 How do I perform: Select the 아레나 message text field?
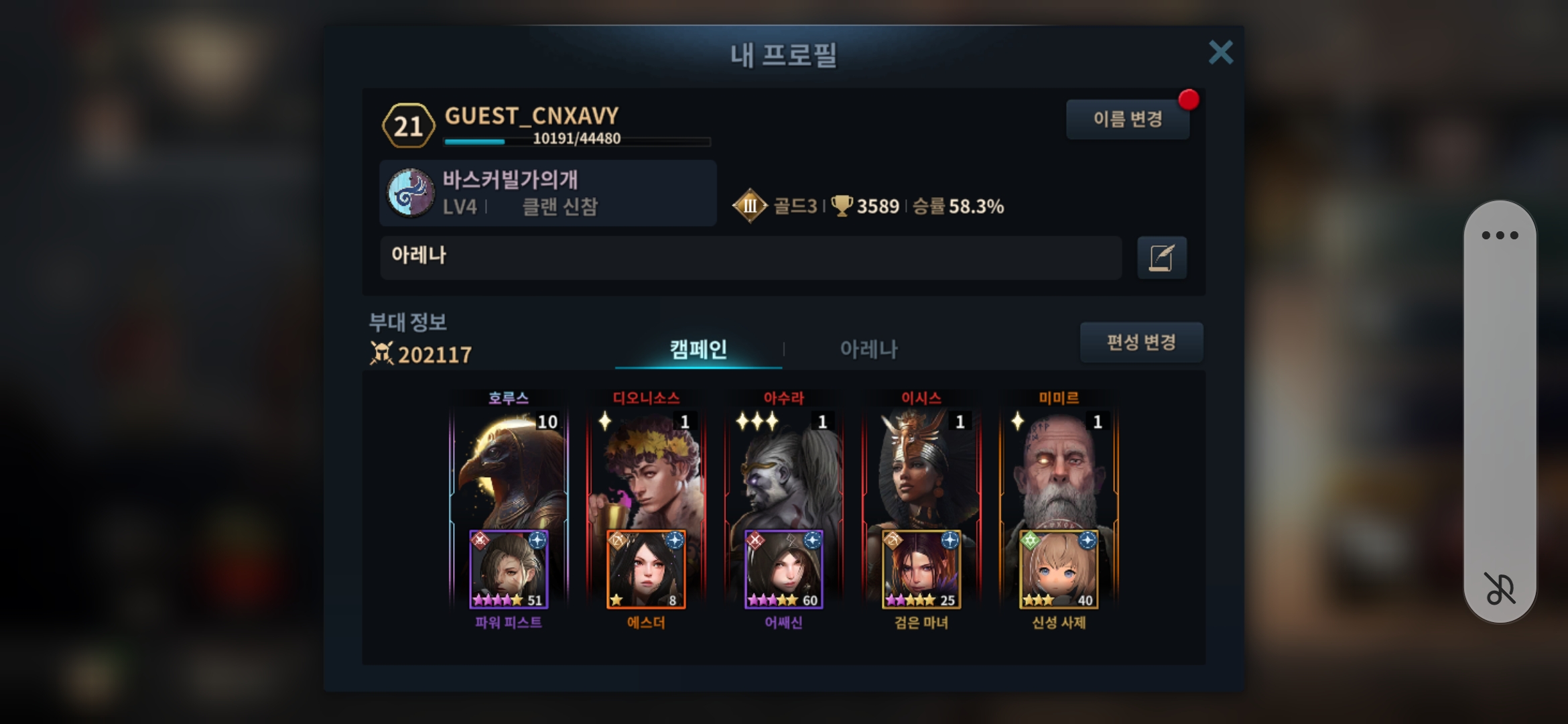(x=750, y=257)
